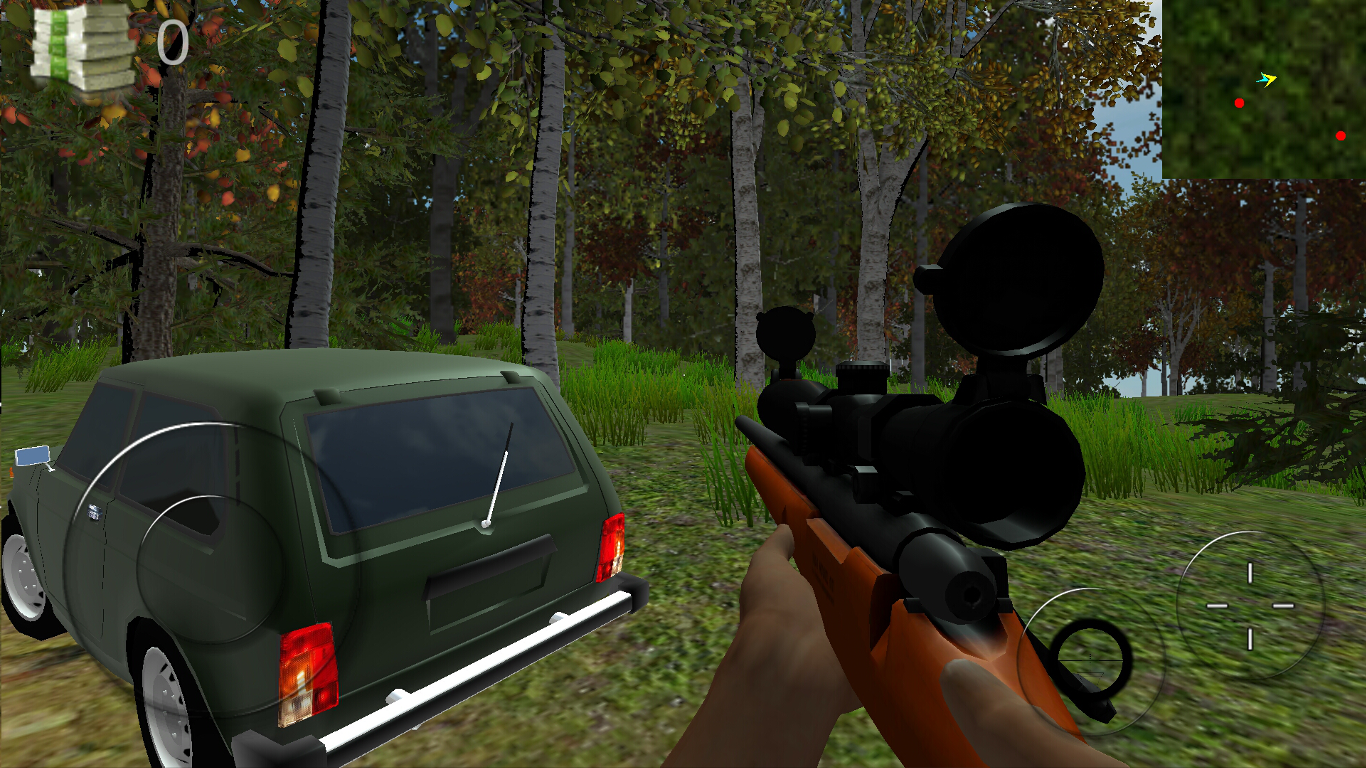Click the lower-right red animal dot on the minimap
Screen dimensions: 1366x768
(1340, 134)
